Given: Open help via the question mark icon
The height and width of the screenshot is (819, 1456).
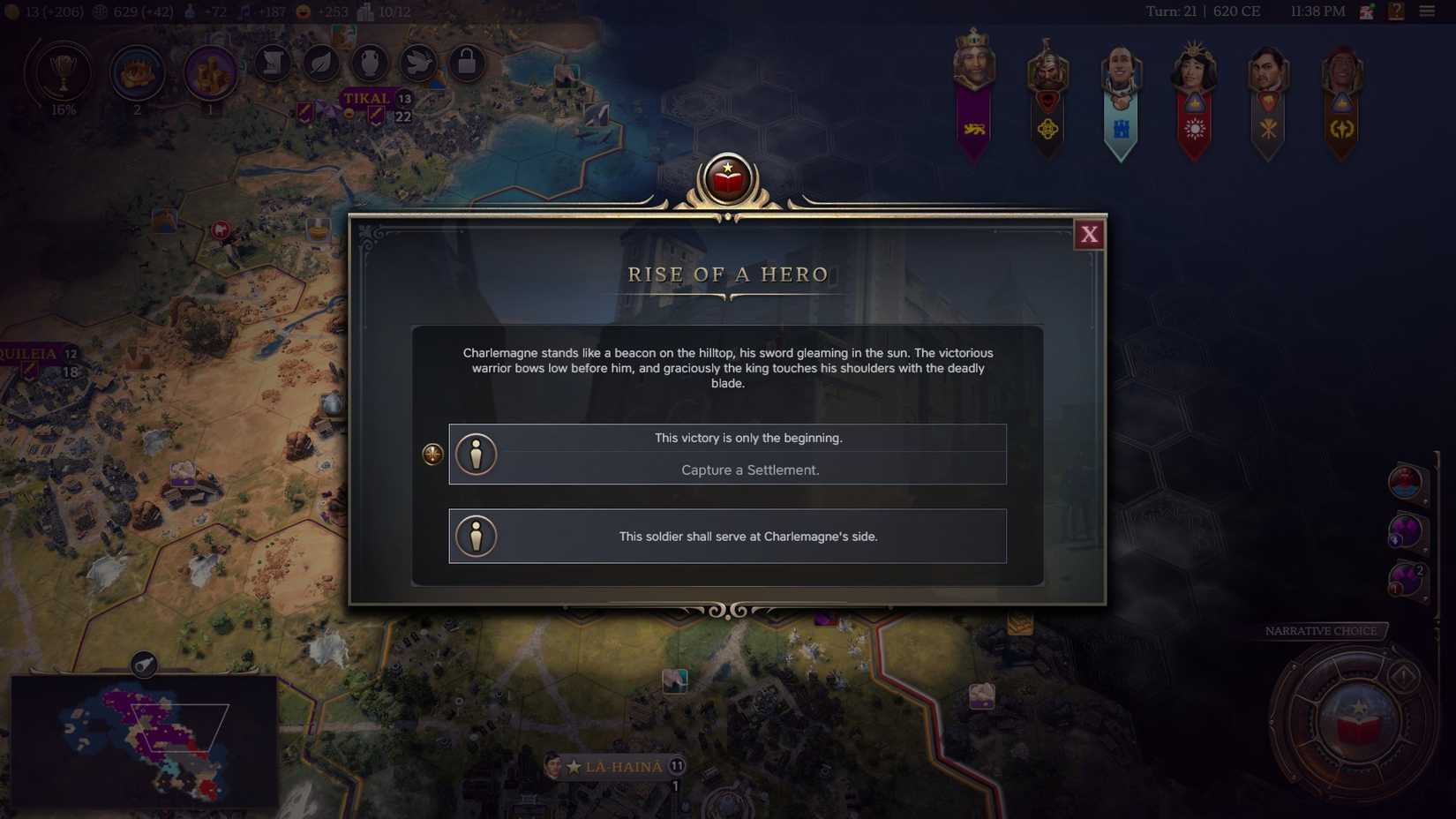Looking at the screenshot, I should (1396, 11).
